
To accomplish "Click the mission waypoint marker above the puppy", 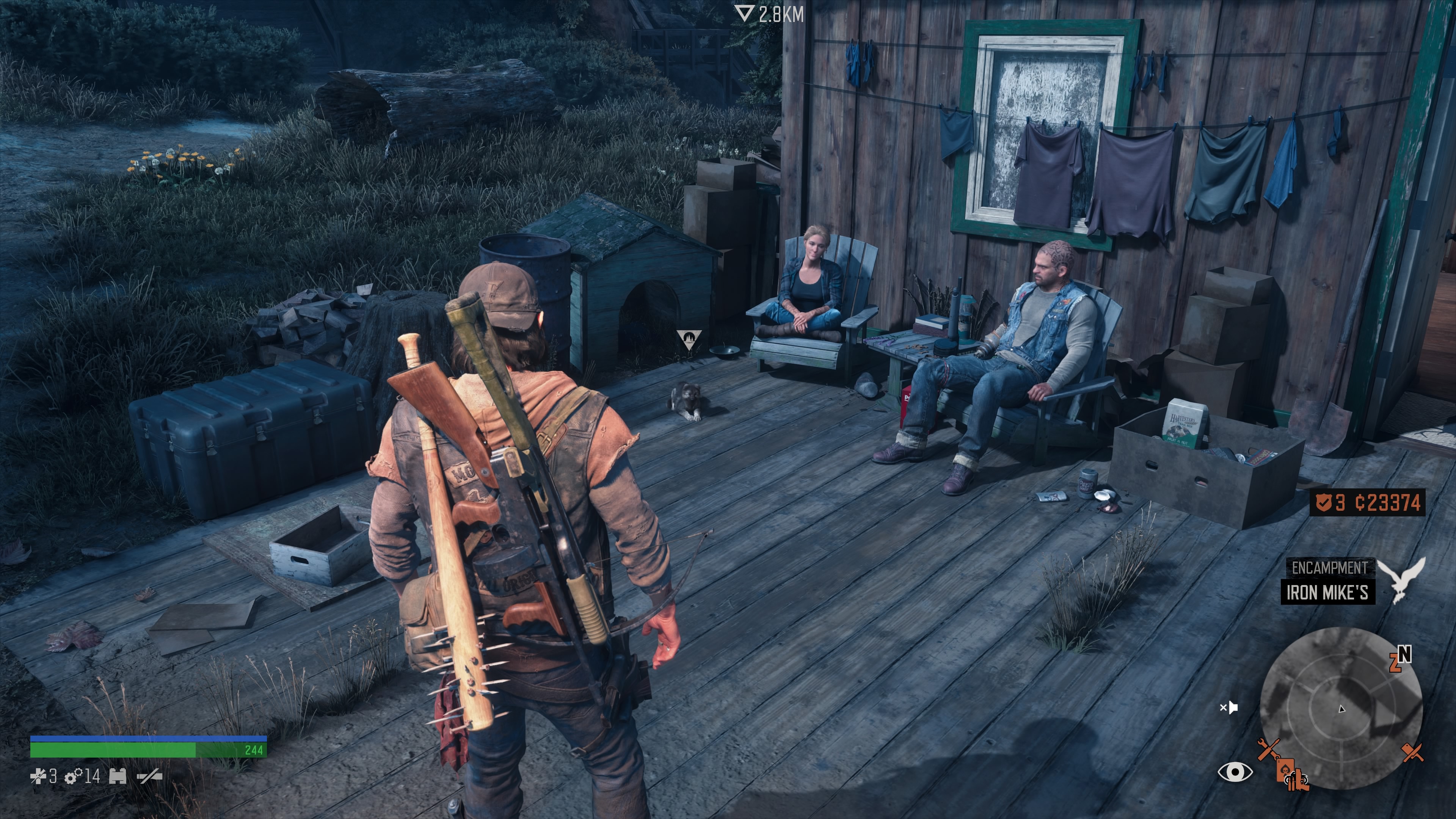I will tap(689, 339).
